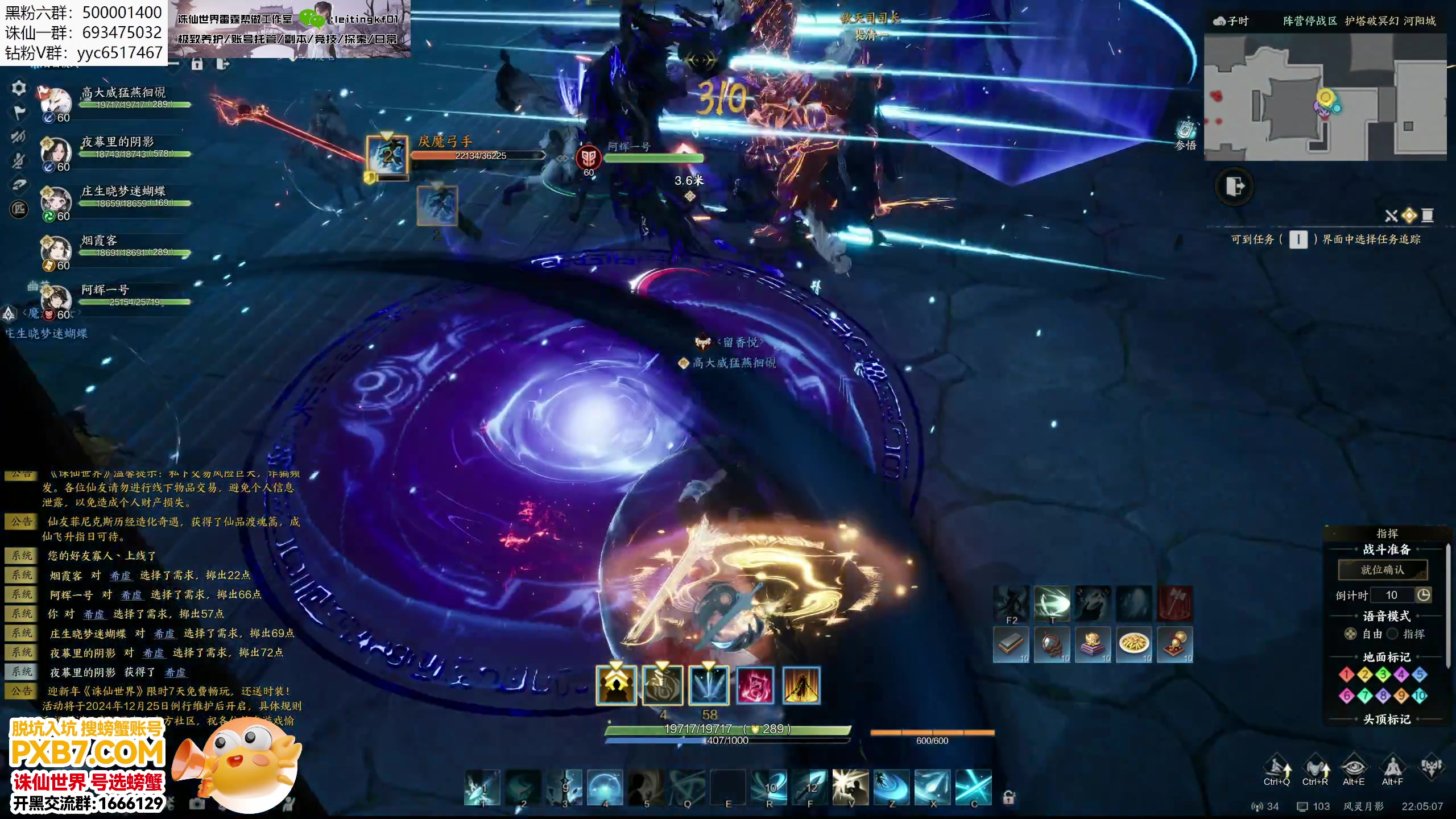
Task: Activate the crossed light beams skill on C
Action: [973, 787]
